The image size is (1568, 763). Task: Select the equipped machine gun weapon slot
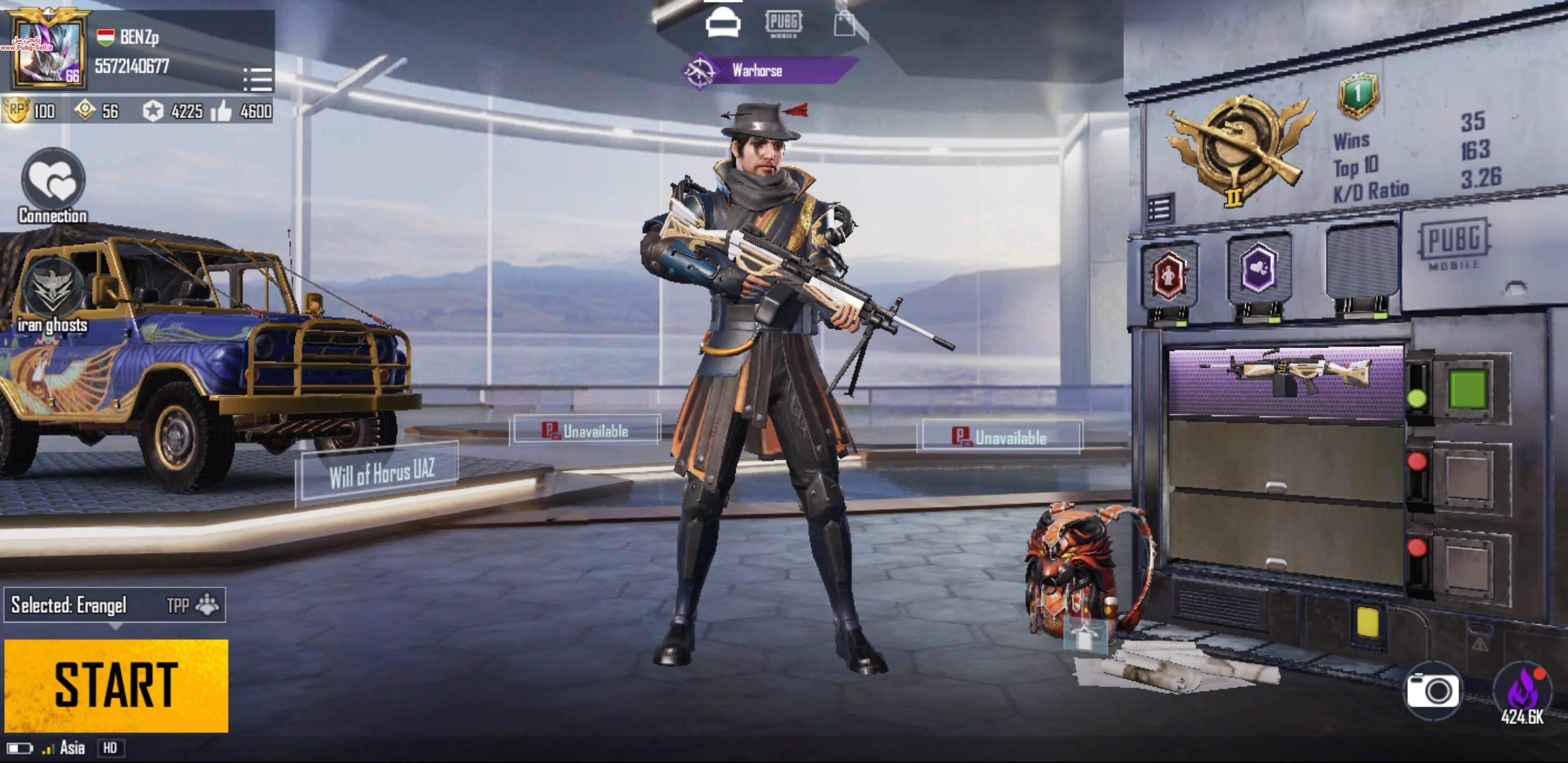pyautogui.click(x=1286, y=382)
